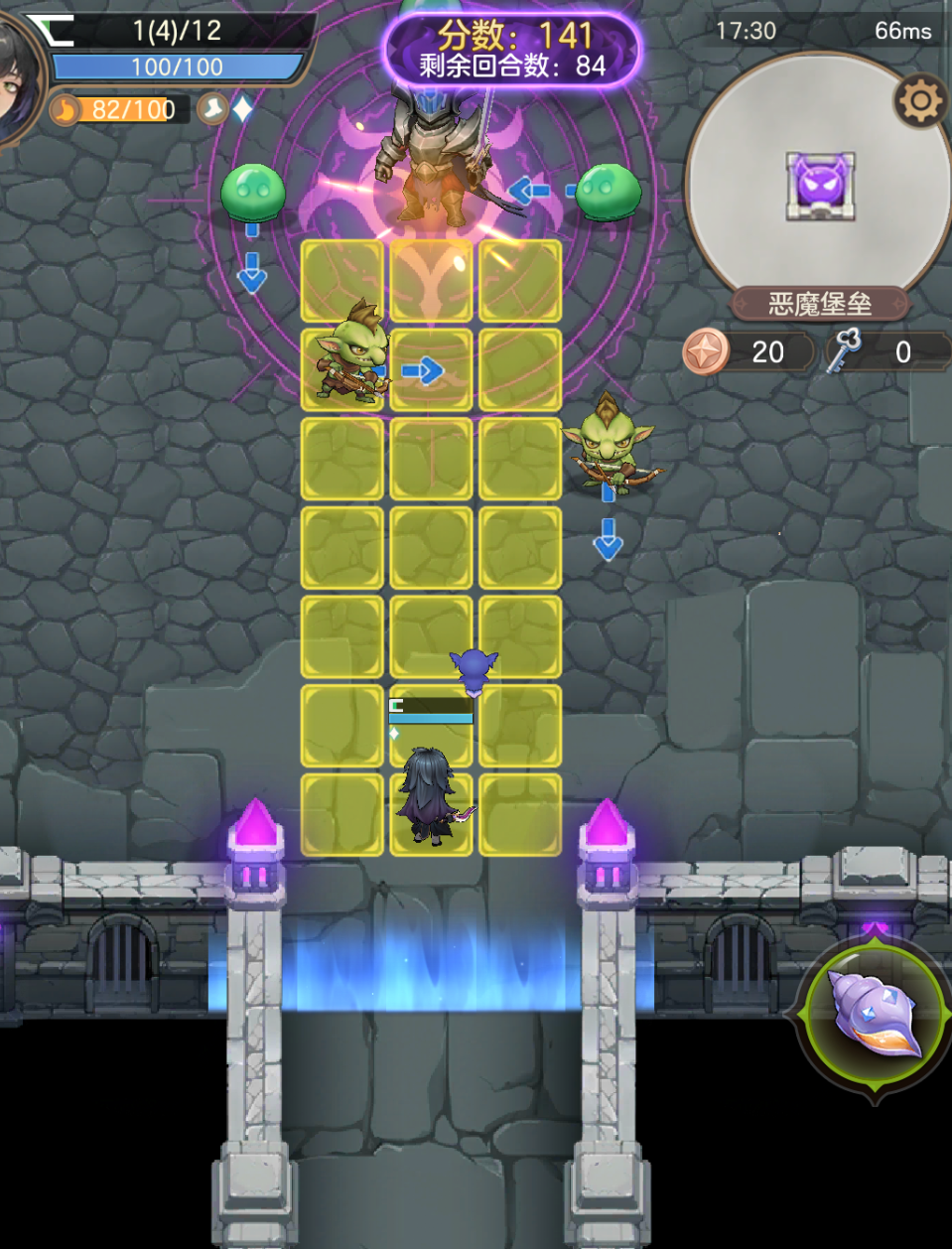Select the highlighted tile with the goblin archer
The height and width of the screenshot is (1249, 952).
click(342, 370)
